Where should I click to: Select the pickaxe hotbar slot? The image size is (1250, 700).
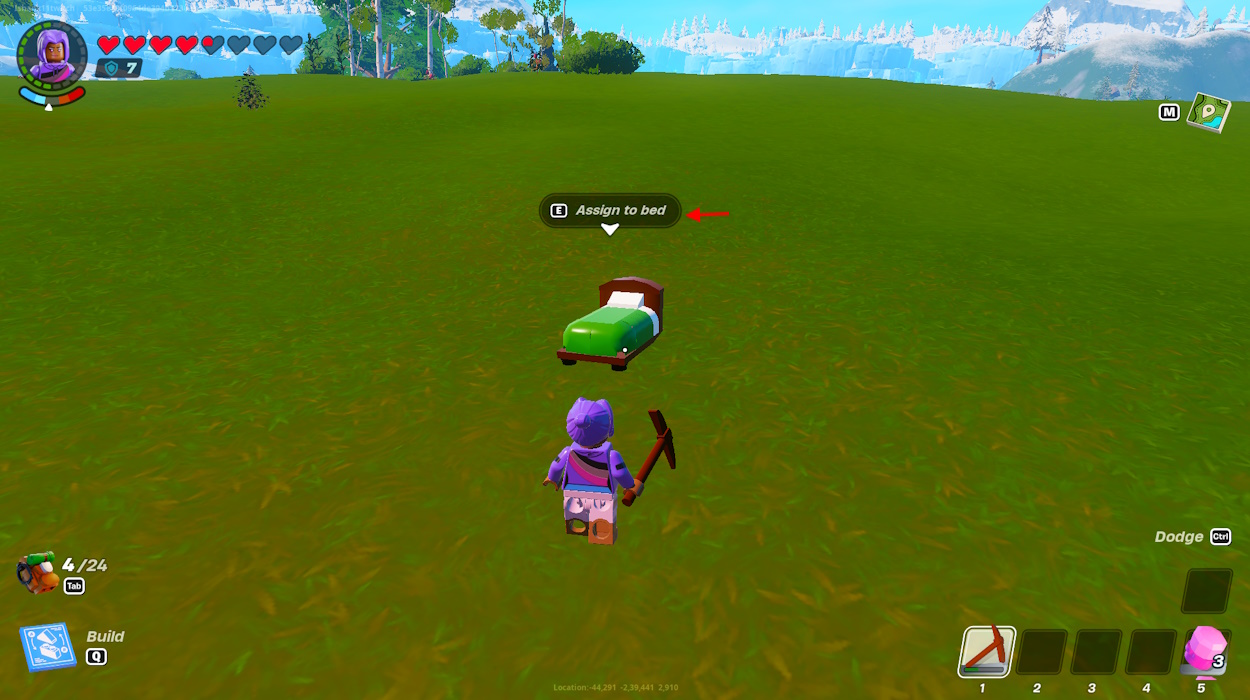point(988,652)
